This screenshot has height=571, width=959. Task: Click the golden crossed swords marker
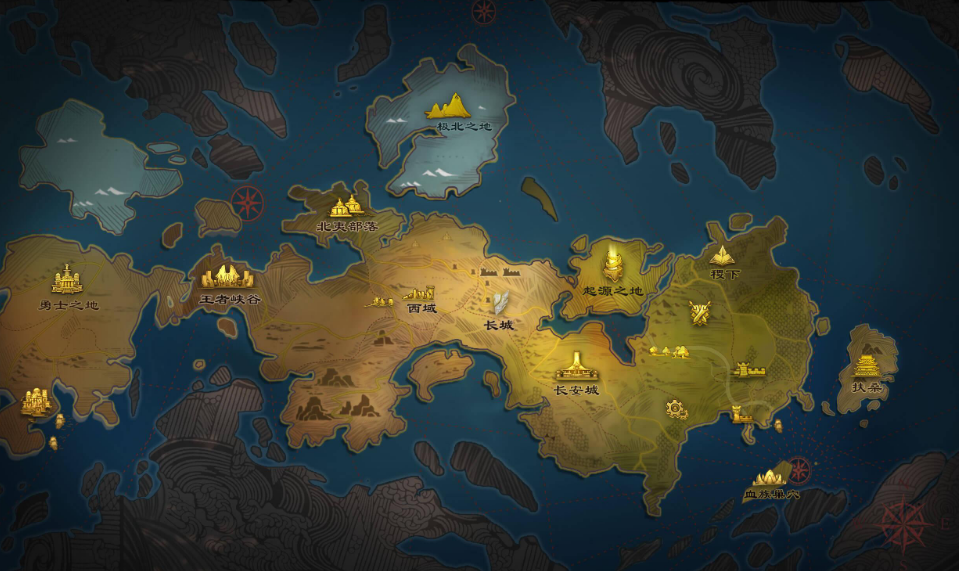pyautogui.click(x=700, y=313)
